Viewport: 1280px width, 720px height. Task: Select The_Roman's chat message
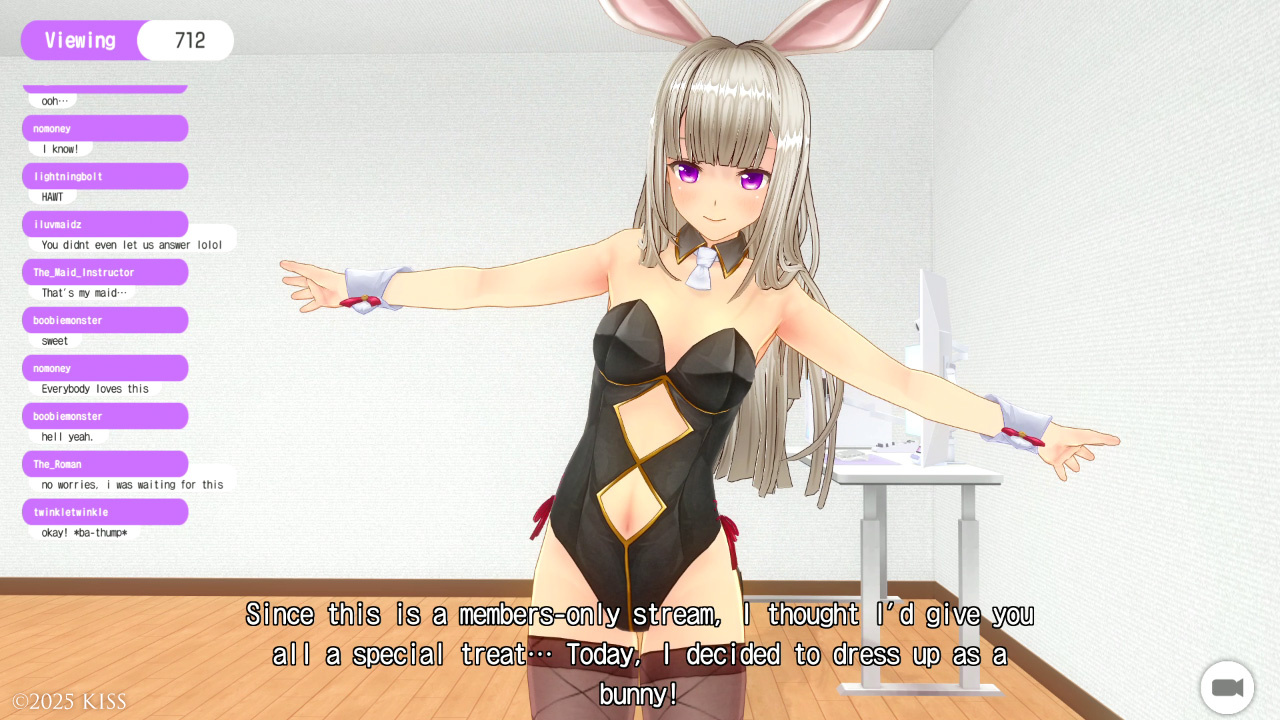(132, 484)
